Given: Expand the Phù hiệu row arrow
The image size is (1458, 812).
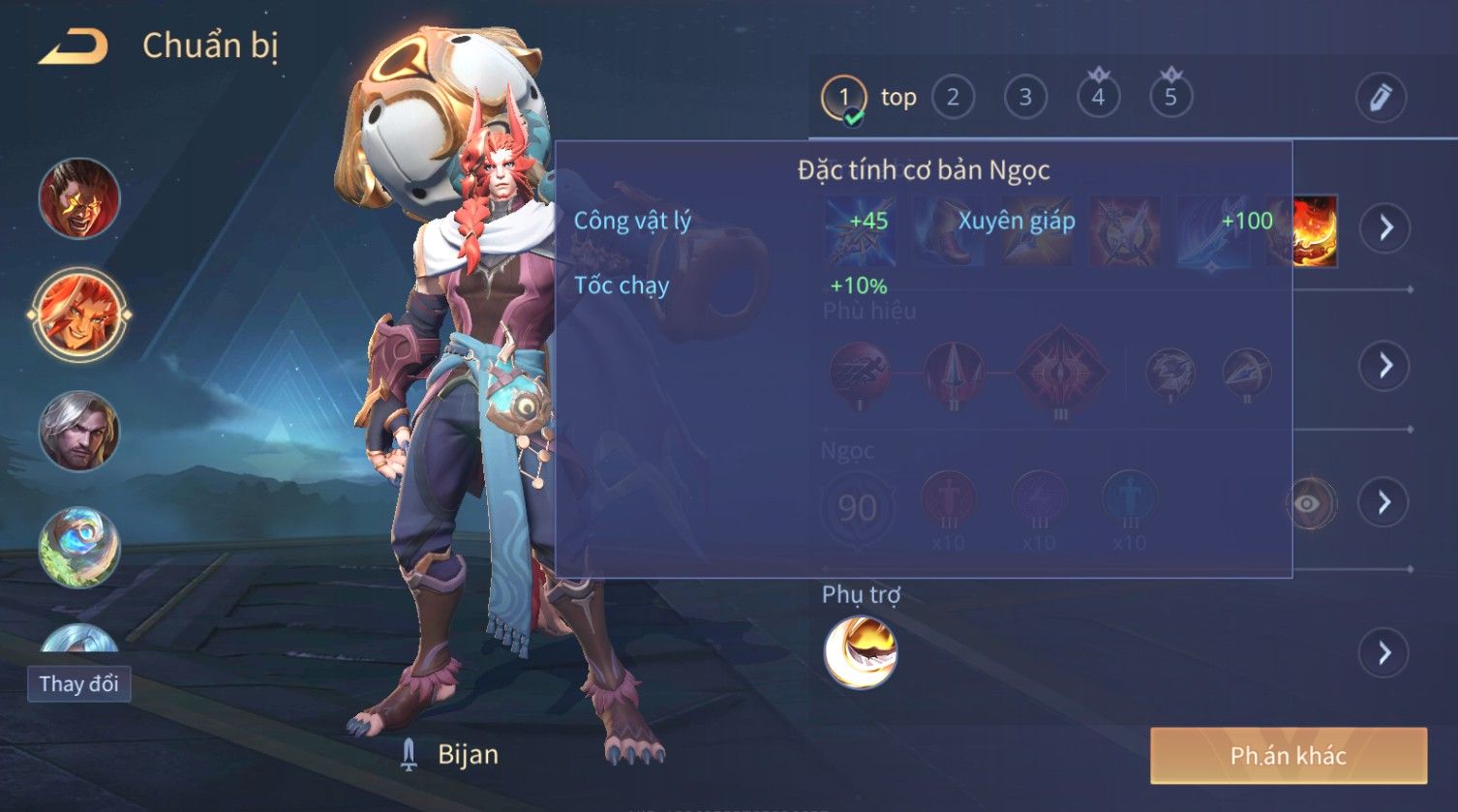Looking at the screenshot, I should point(1385,365).
